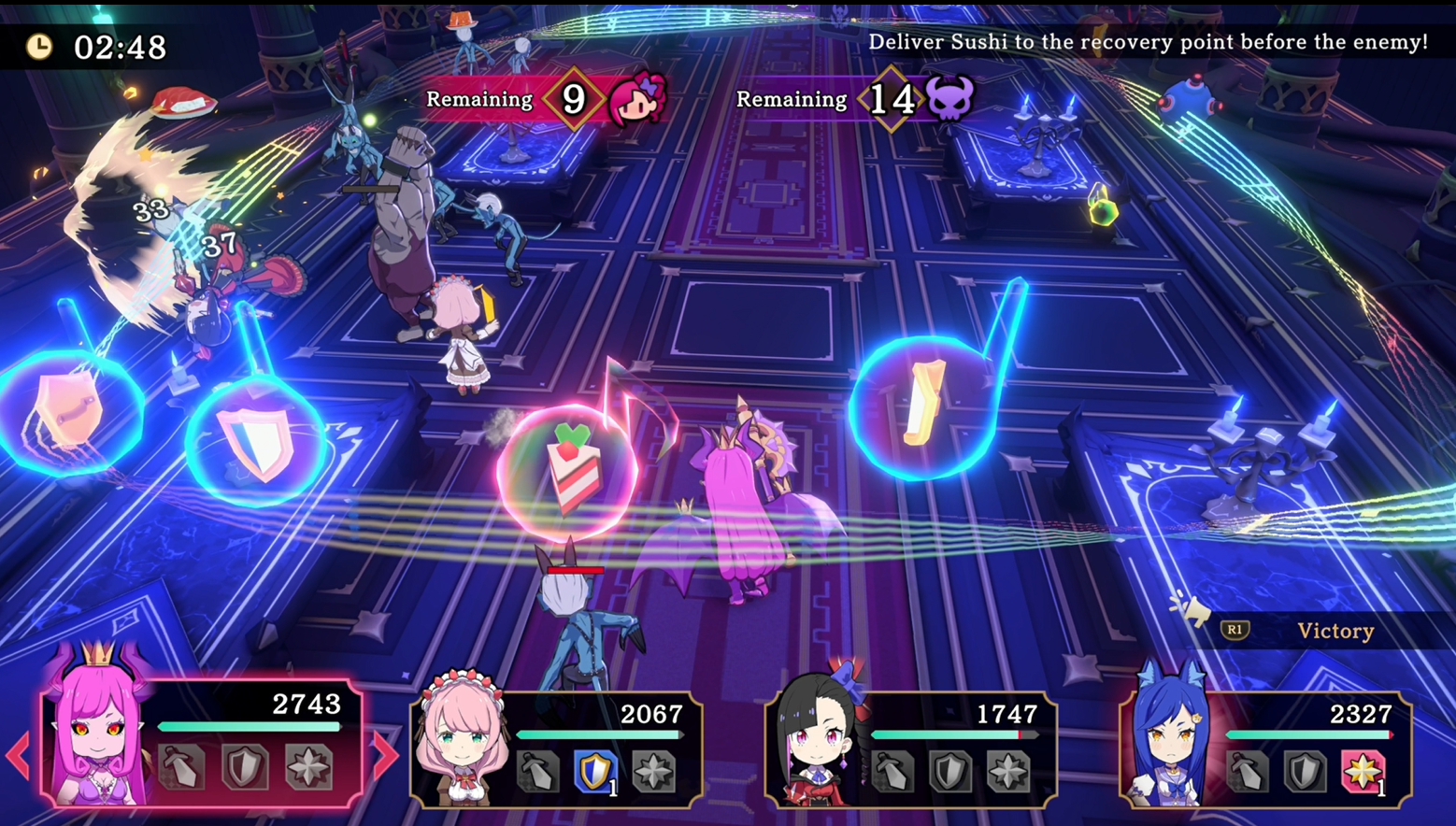This screenshot has height=826, width=1456.
Task: Activate the Victory command label
Action: coord(1335,632)
